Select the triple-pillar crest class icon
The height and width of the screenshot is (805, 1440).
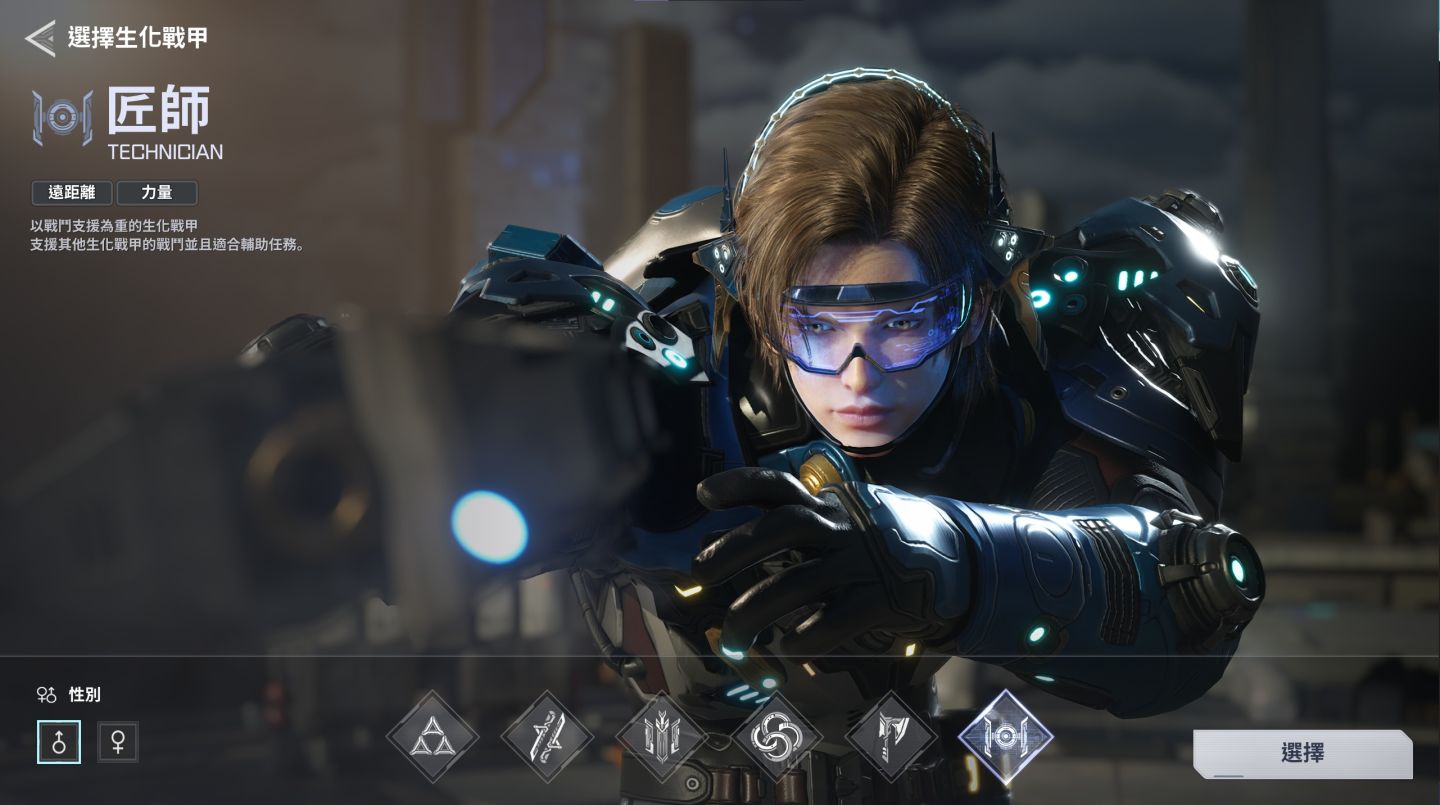661,737
